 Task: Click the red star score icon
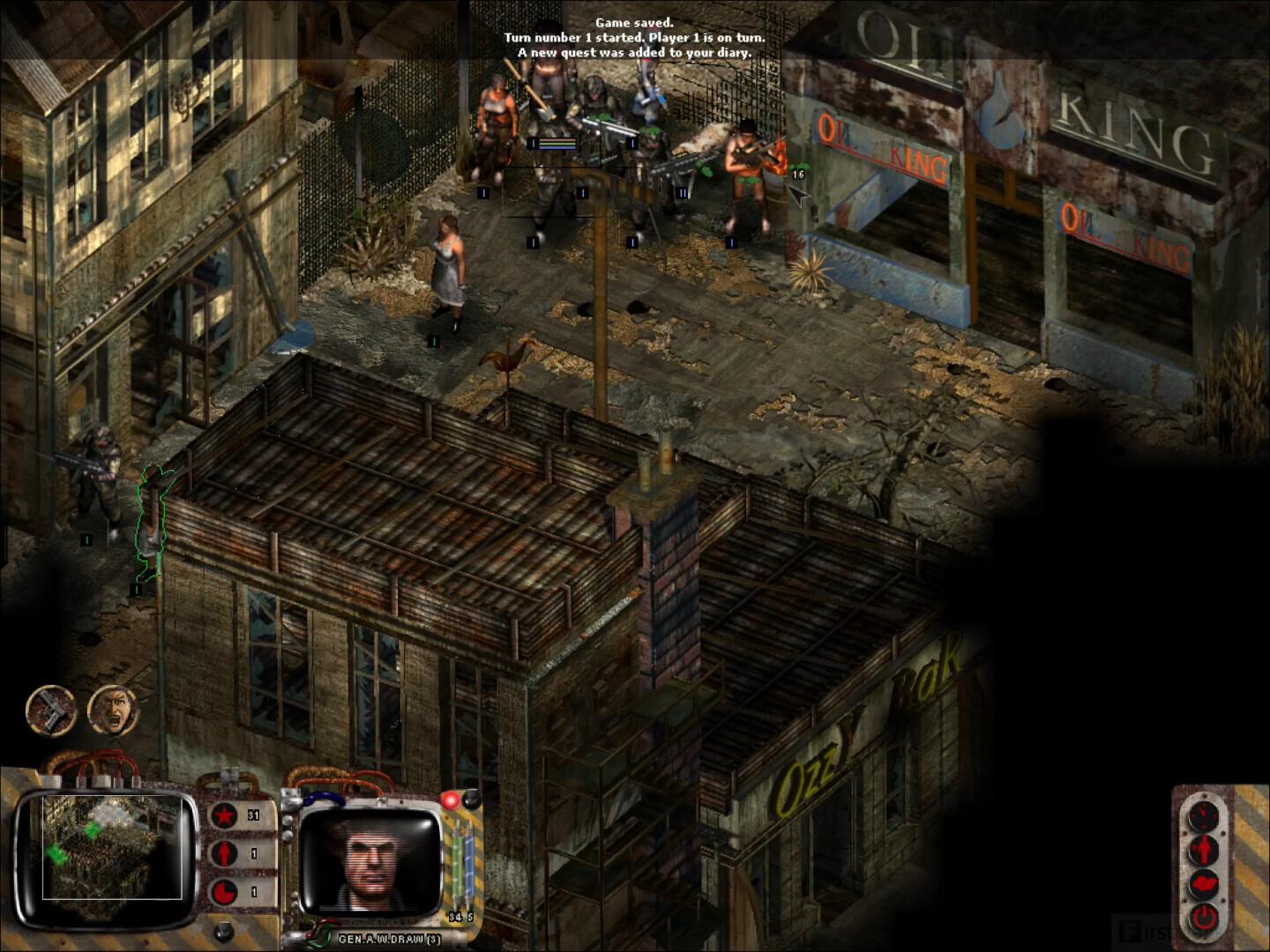click(x=223, y=814)
